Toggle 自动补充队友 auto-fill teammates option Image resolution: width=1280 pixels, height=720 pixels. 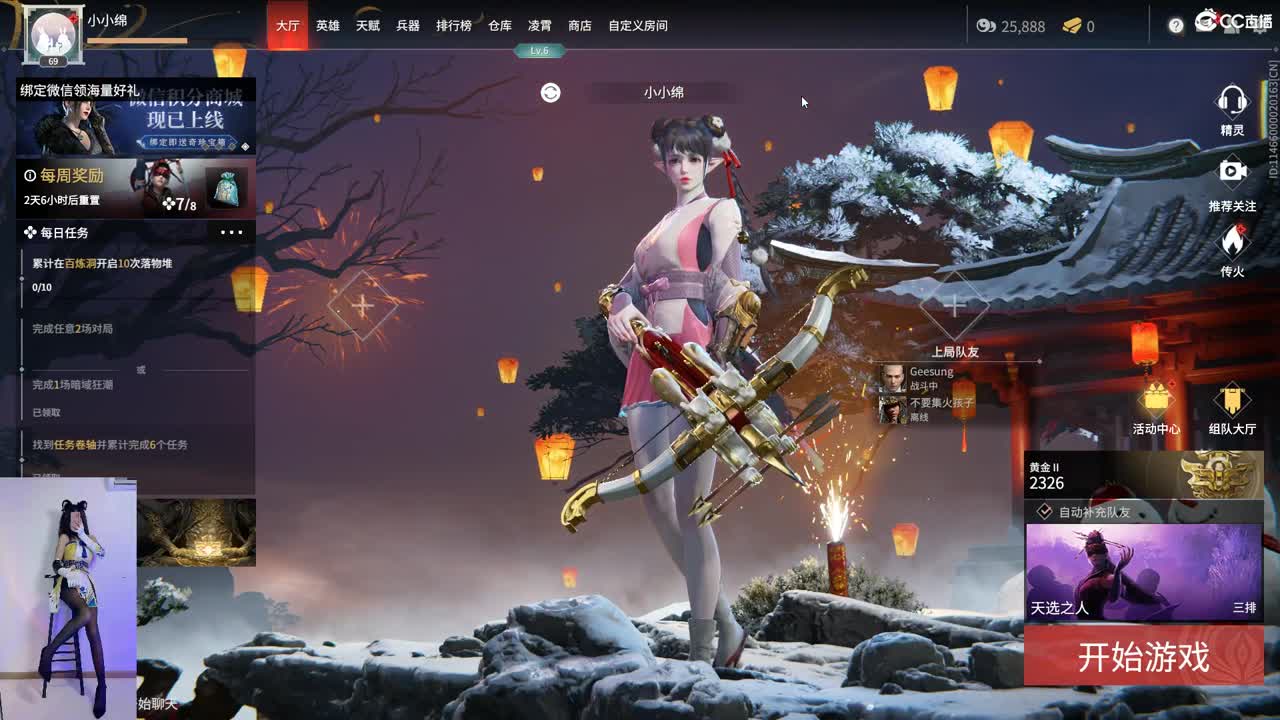click(x=1042, y=511)
